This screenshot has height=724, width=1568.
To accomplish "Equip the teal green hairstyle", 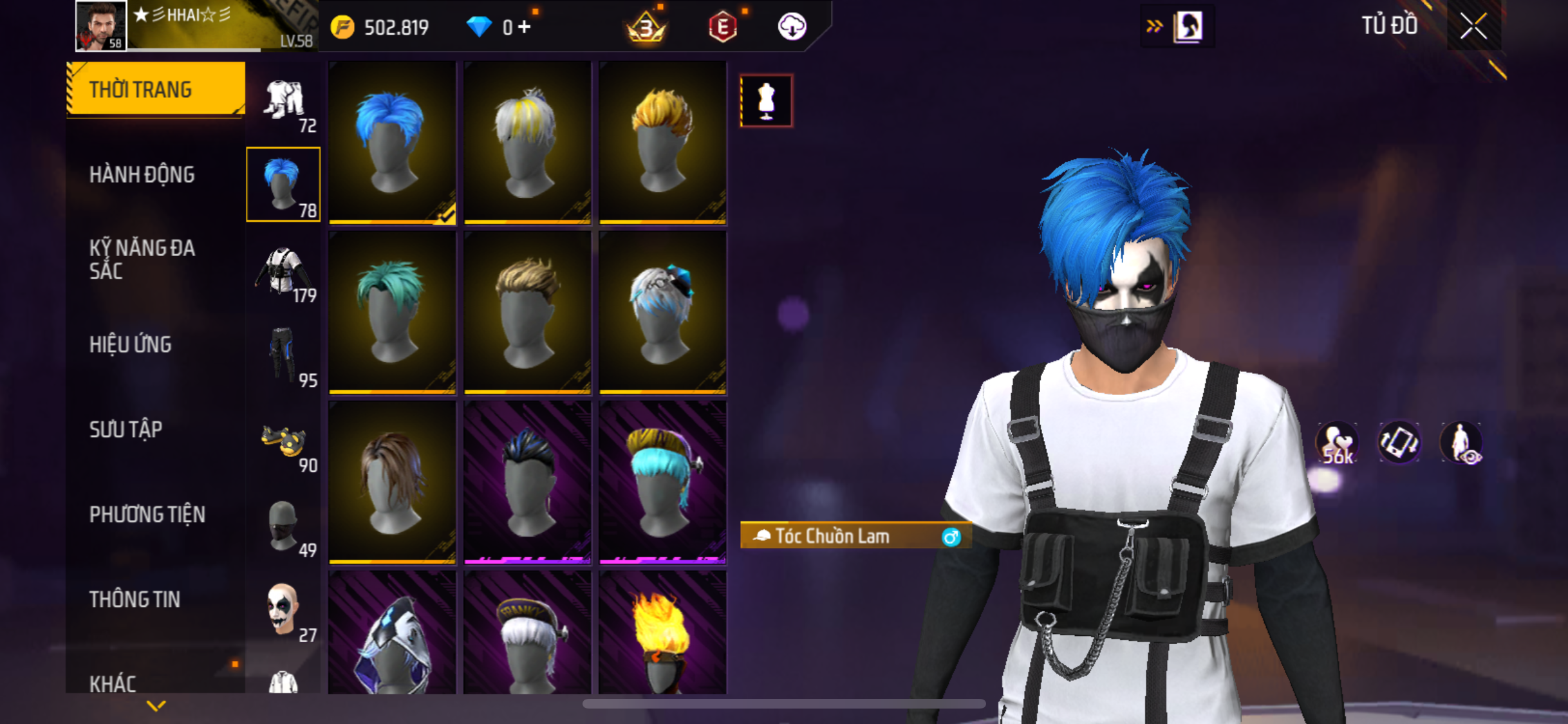I will point(392,312).
